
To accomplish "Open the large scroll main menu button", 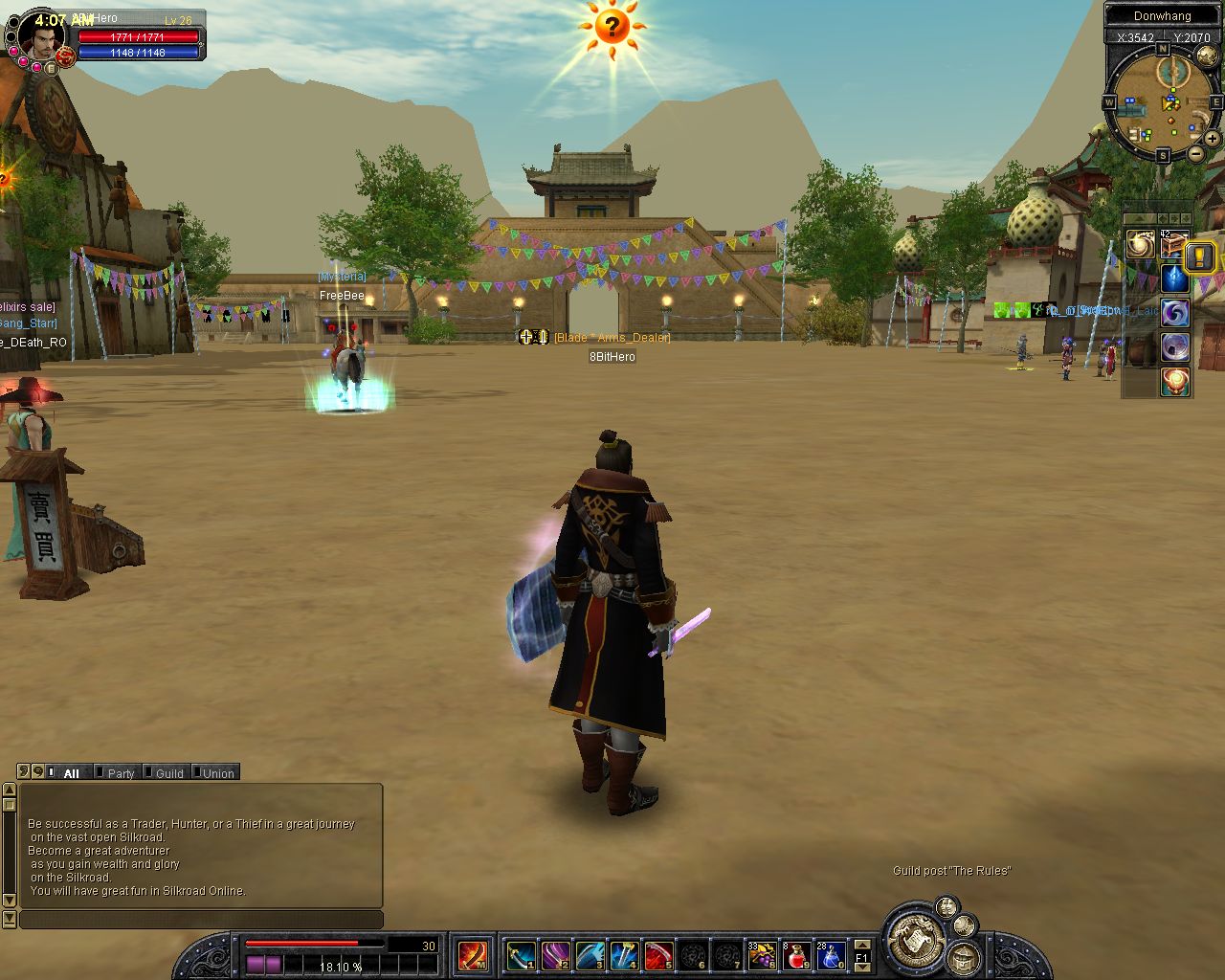I will tap(914, 936).
